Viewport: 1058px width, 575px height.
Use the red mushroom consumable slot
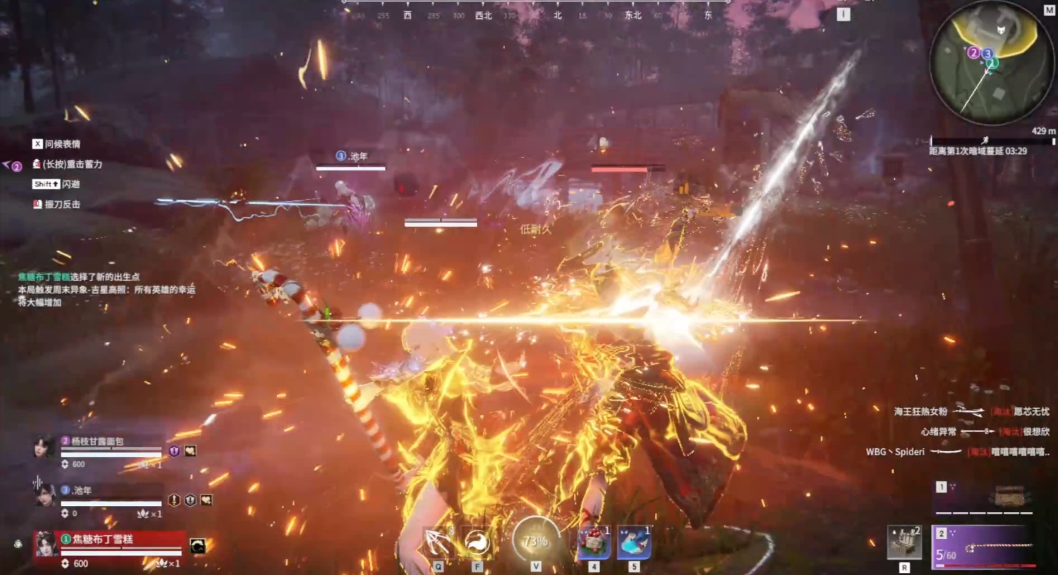(x=594, y=542)
